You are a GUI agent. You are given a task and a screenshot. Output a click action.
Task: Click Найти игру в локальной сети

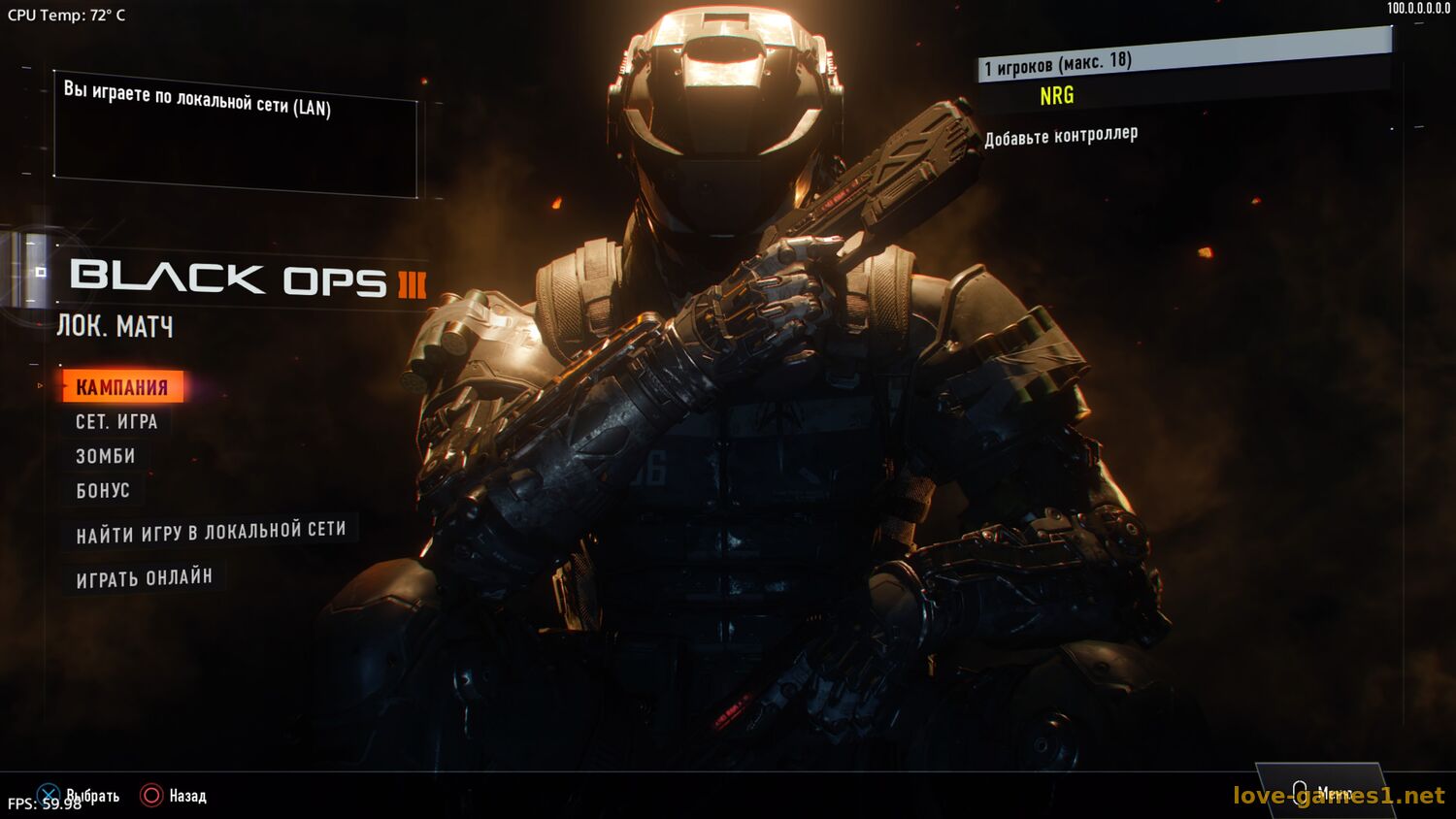pyautogui.click(x=211, y=532)
